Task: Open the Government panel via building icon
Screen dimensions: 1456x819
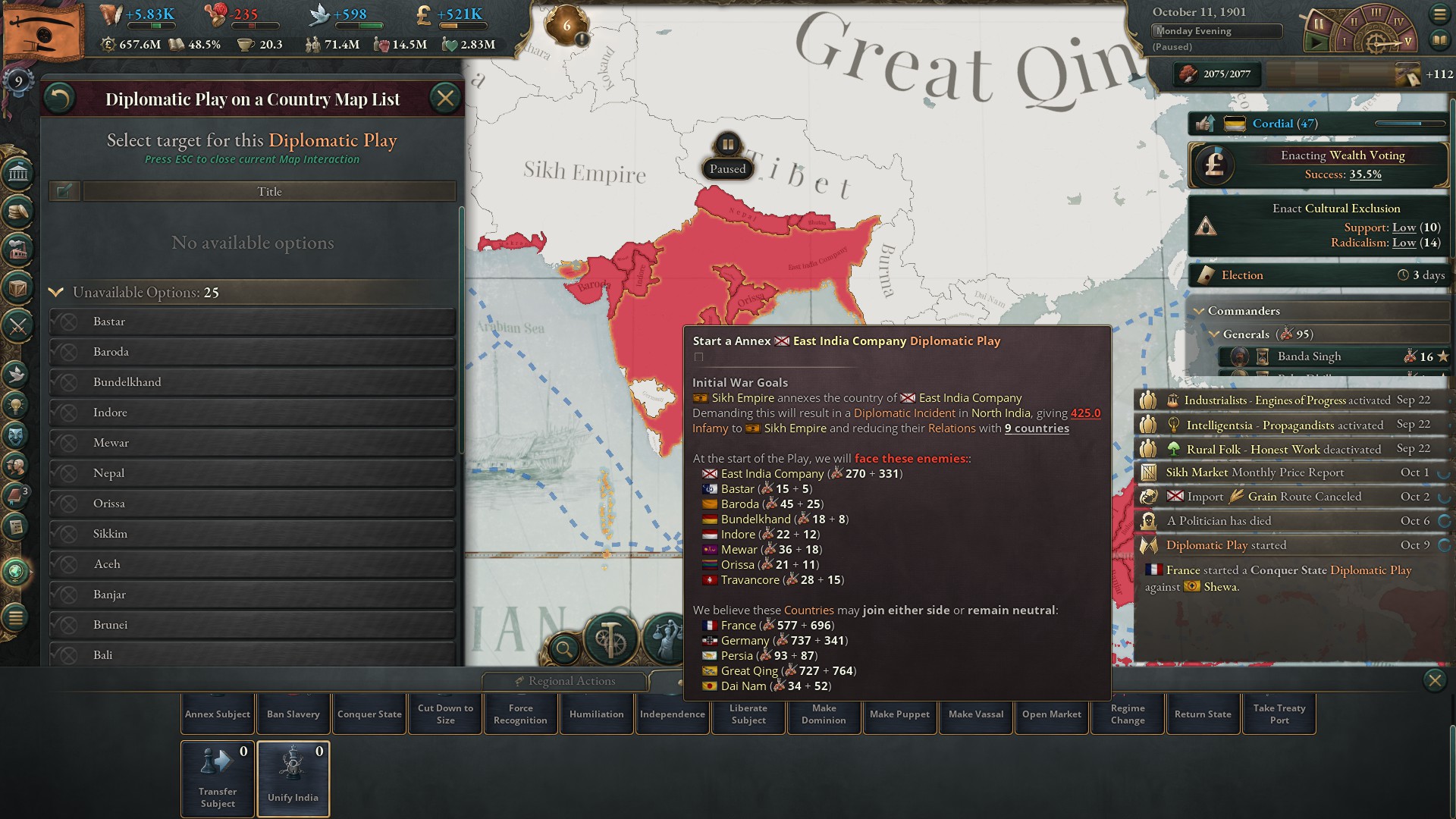Action: click(x=19, y=174)
